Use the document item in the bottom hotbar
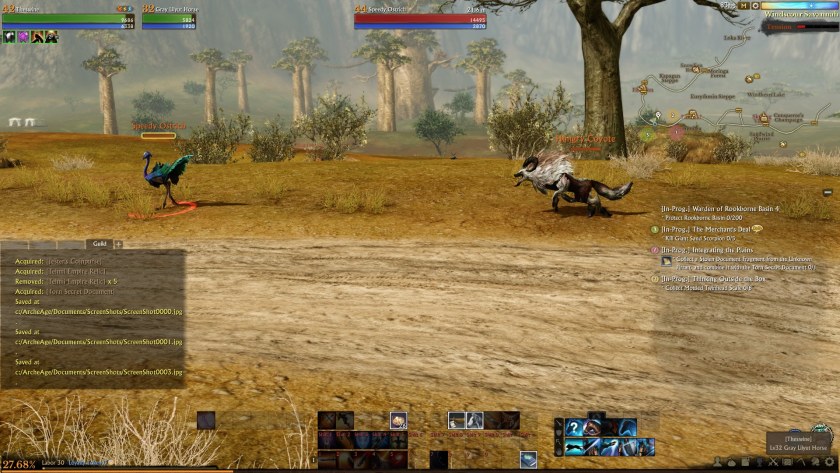 (528, 459)
